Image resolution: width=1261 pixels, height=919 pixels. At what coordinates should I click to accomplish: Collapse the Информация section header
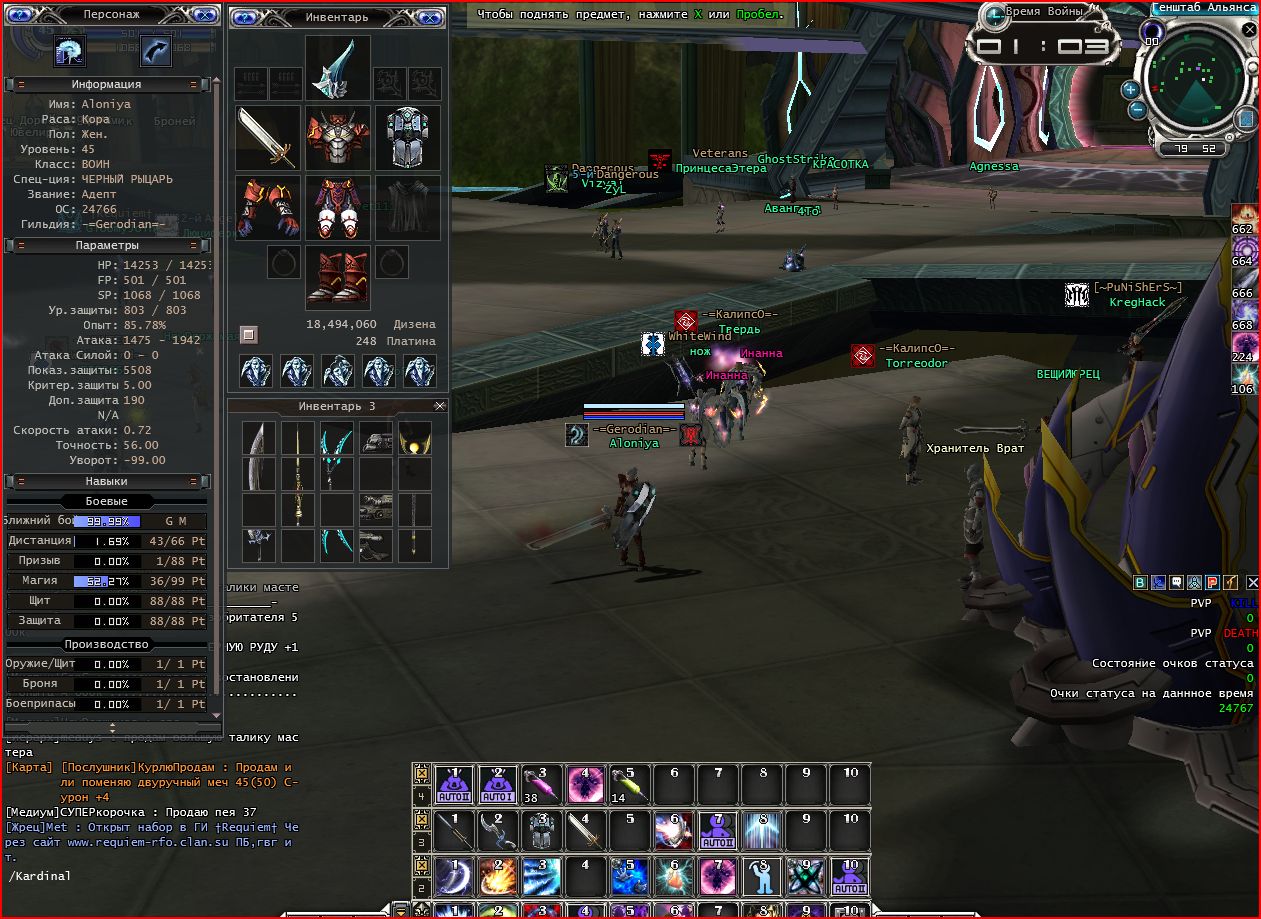[x=21, y=85]
